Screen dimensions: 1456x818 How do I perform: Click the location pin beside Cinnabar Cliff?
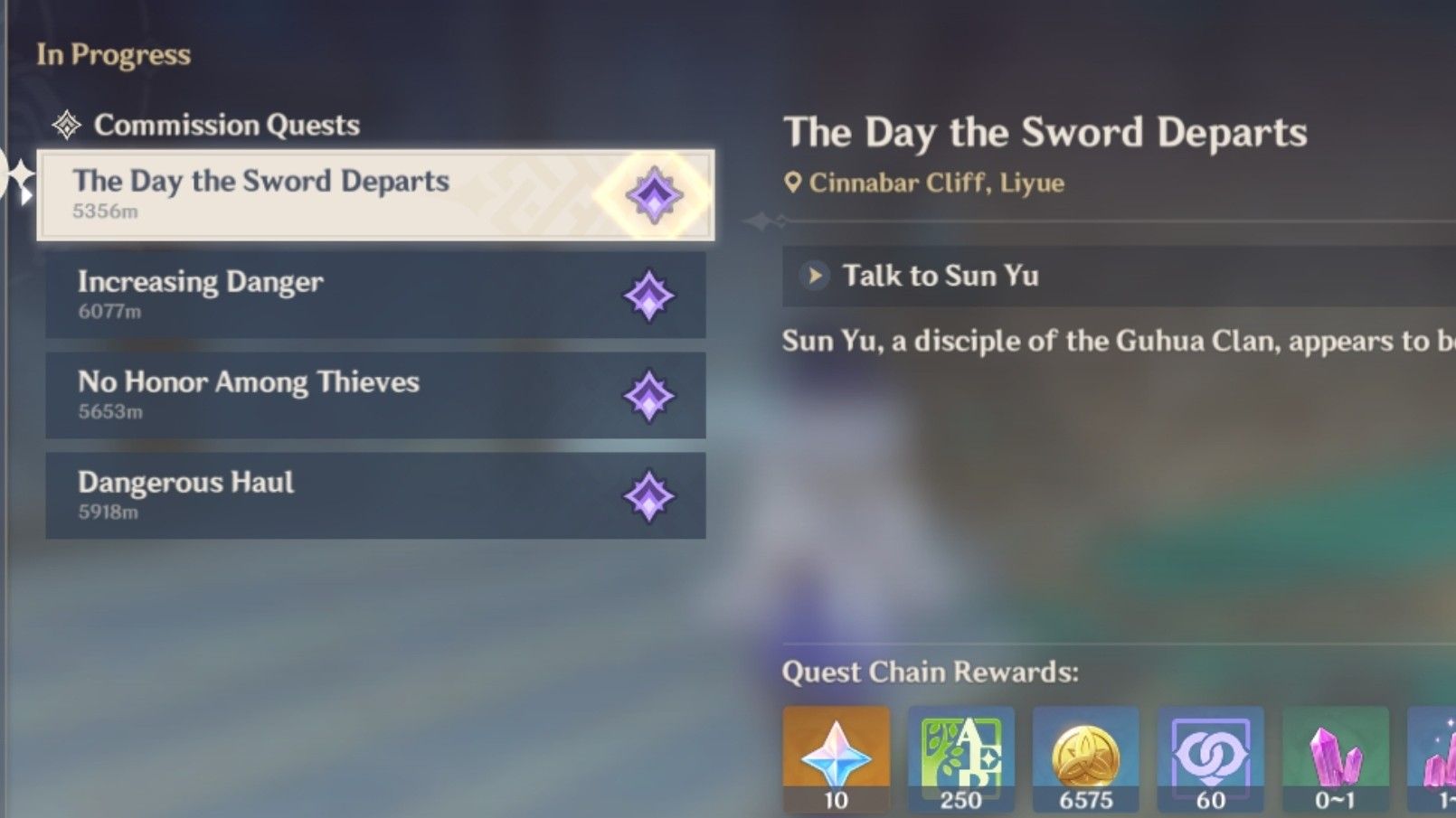click(794, 182)
